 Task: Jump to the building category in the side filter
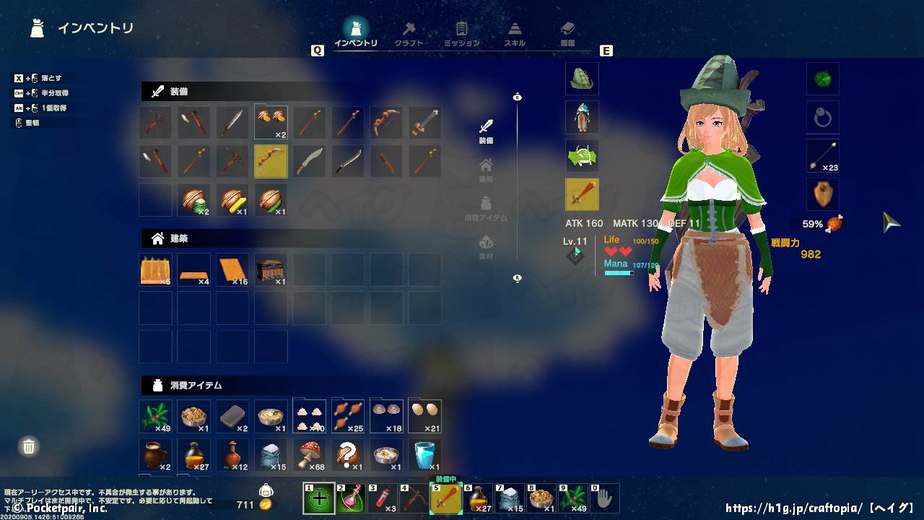coord(486,169)
